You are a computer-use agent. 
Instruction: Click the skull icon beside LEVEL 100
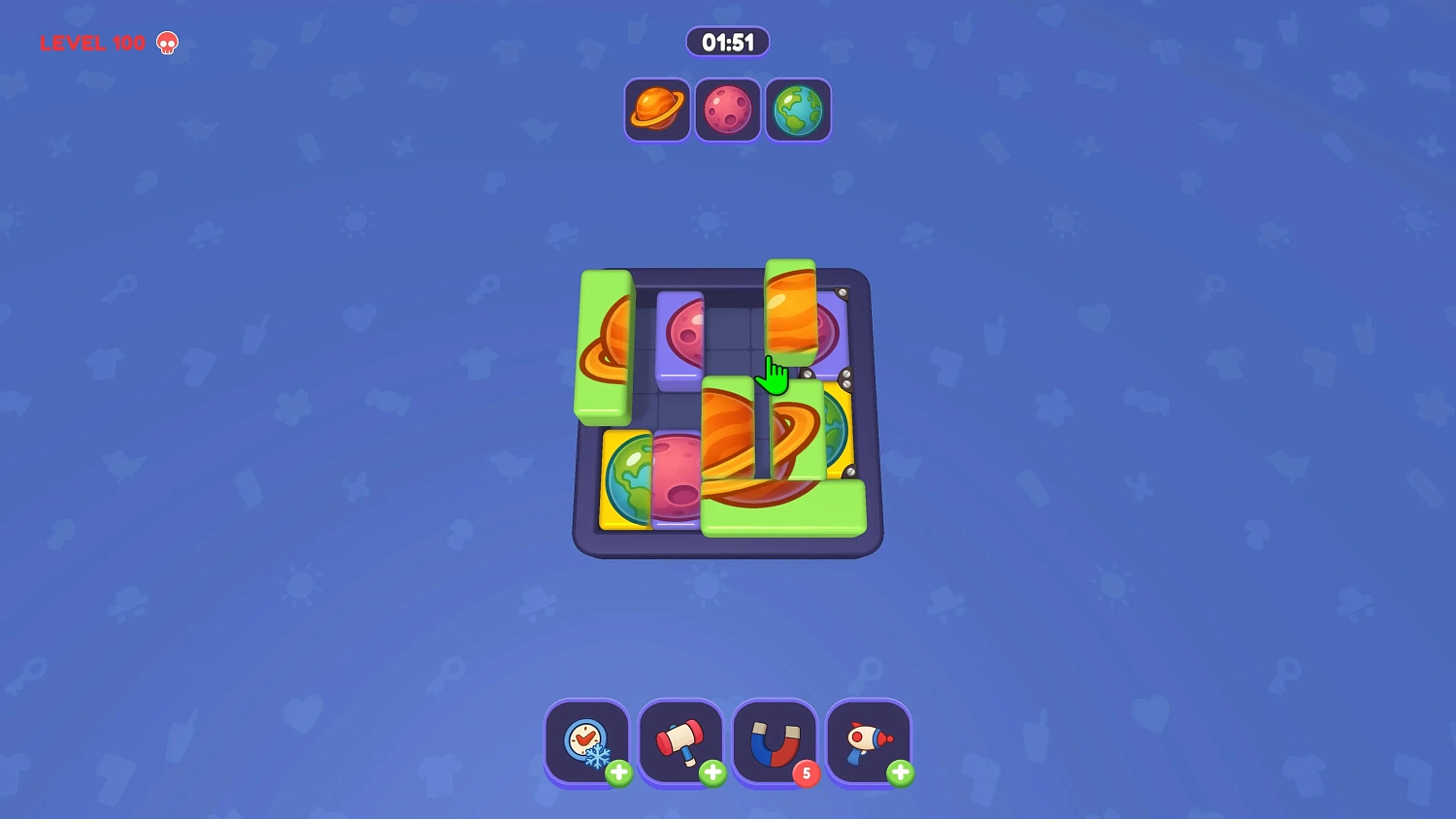(x=167, y=44)
